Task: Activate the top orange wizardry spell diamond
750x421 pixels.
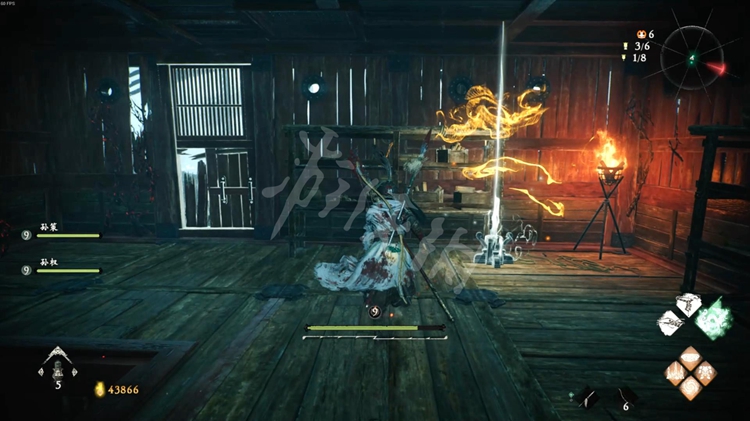Action: coord(690,356)
